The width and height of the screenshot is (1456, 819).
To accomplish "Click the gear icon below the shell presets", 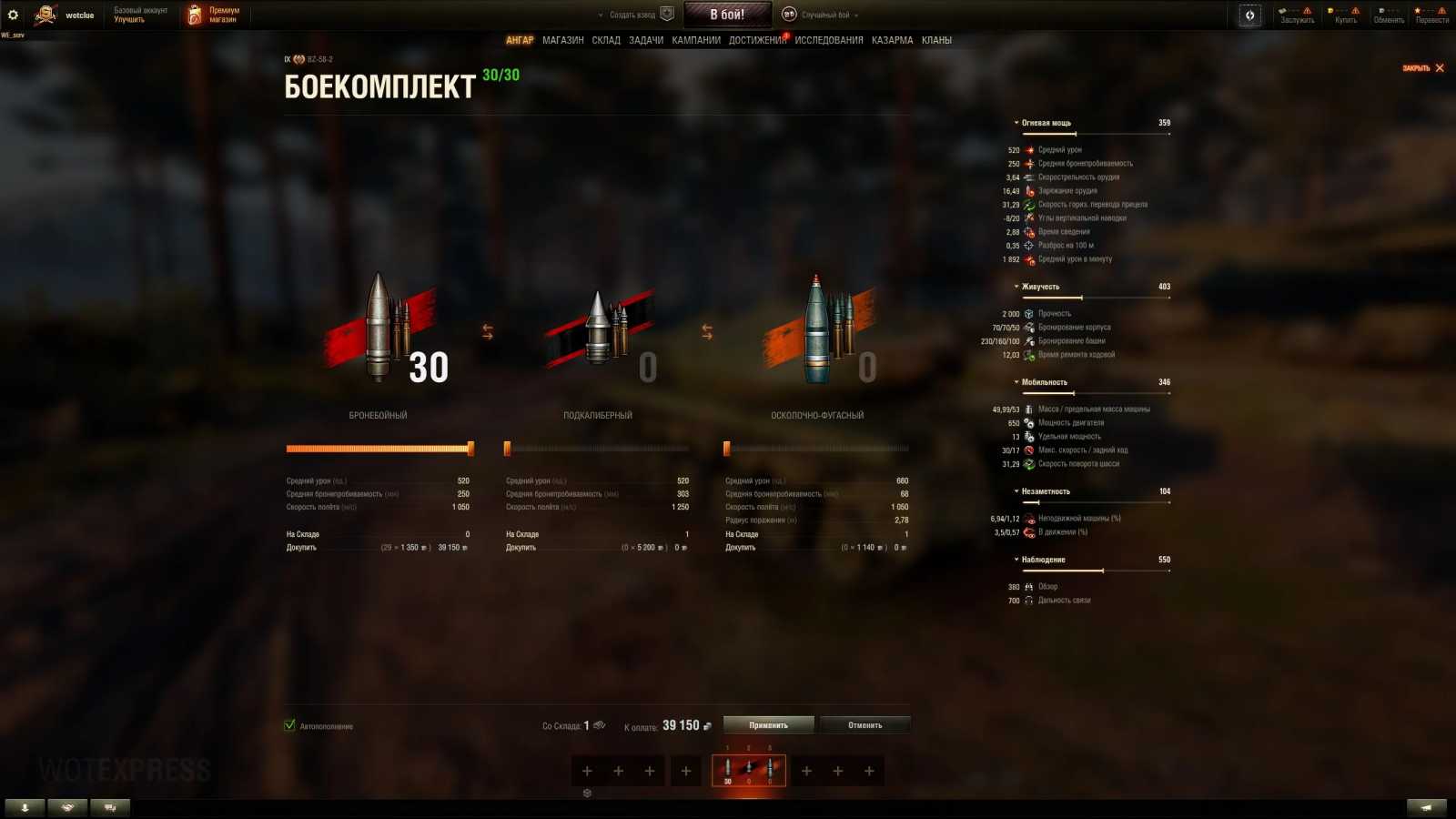I will coord(587,793).
